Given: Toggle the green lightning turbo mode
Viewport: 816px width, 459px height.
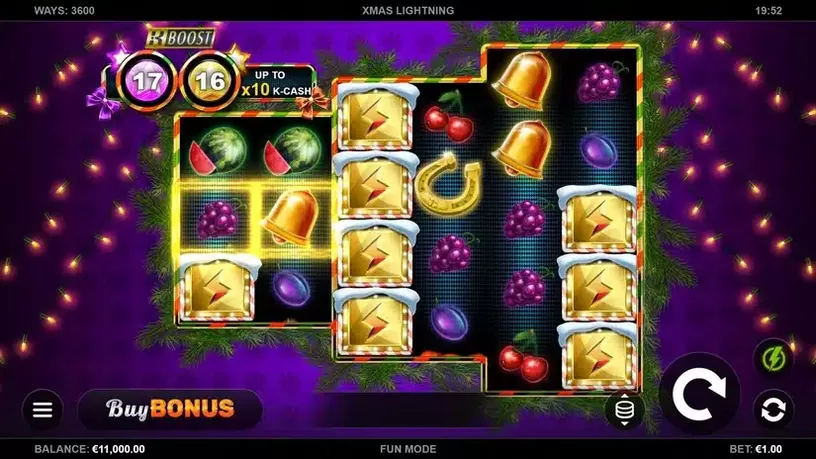Looking at the screenshot, I should [x=772, y=357].
